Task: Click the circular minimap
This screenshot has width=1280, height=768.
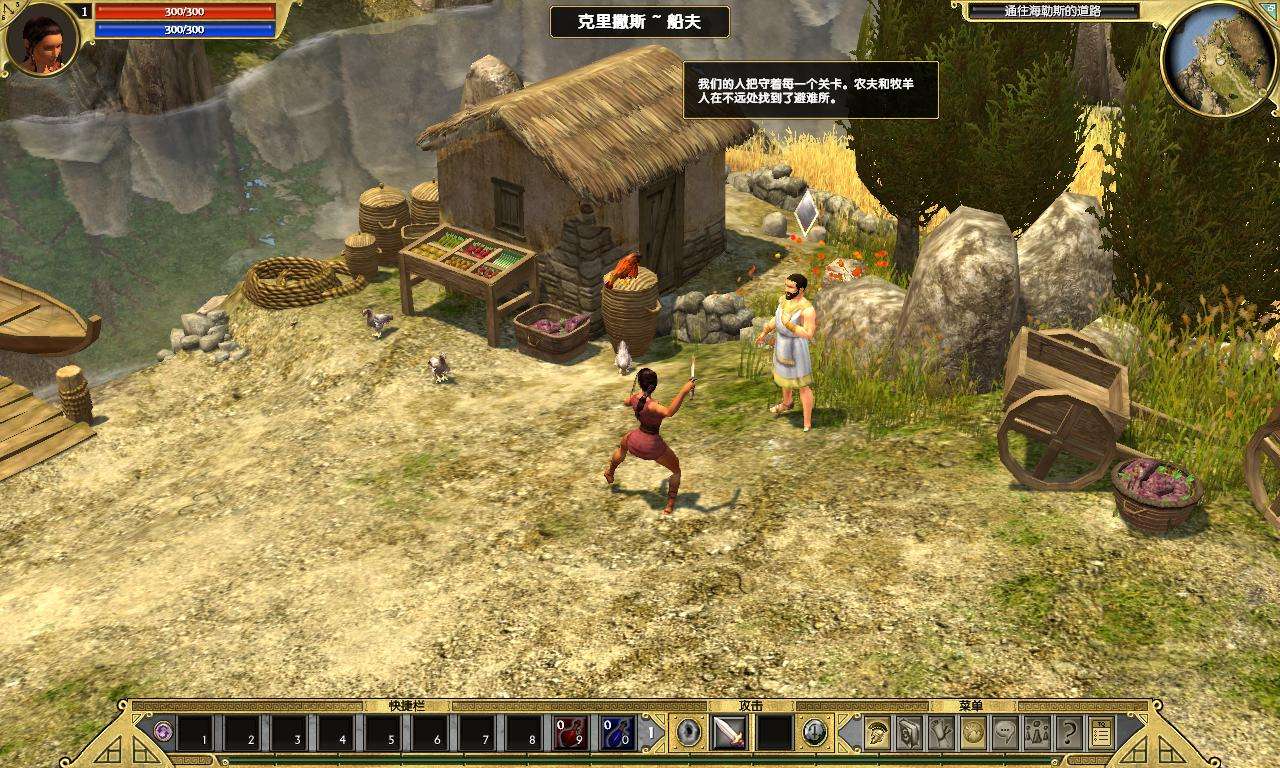Action: (1218, 58)
